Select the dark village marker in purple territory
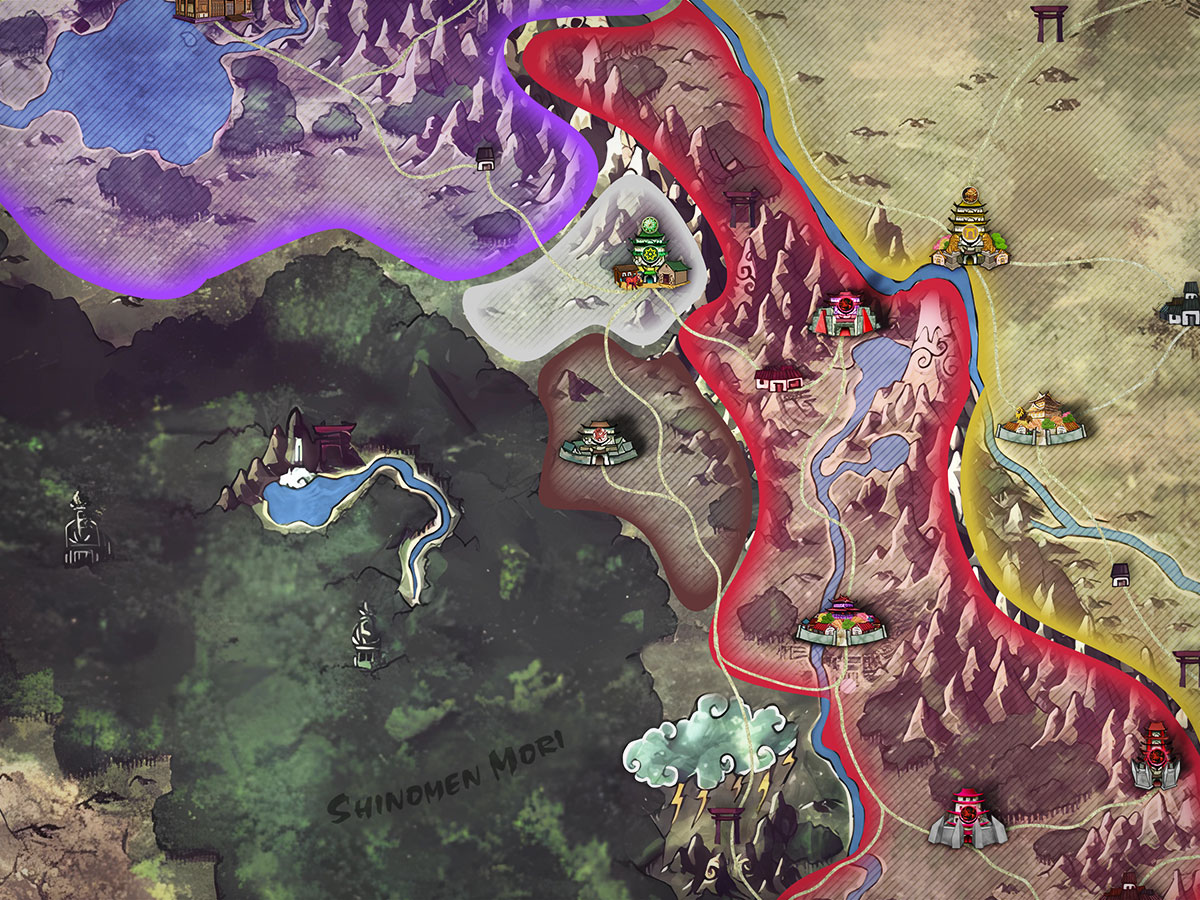 tap(486, 156)
